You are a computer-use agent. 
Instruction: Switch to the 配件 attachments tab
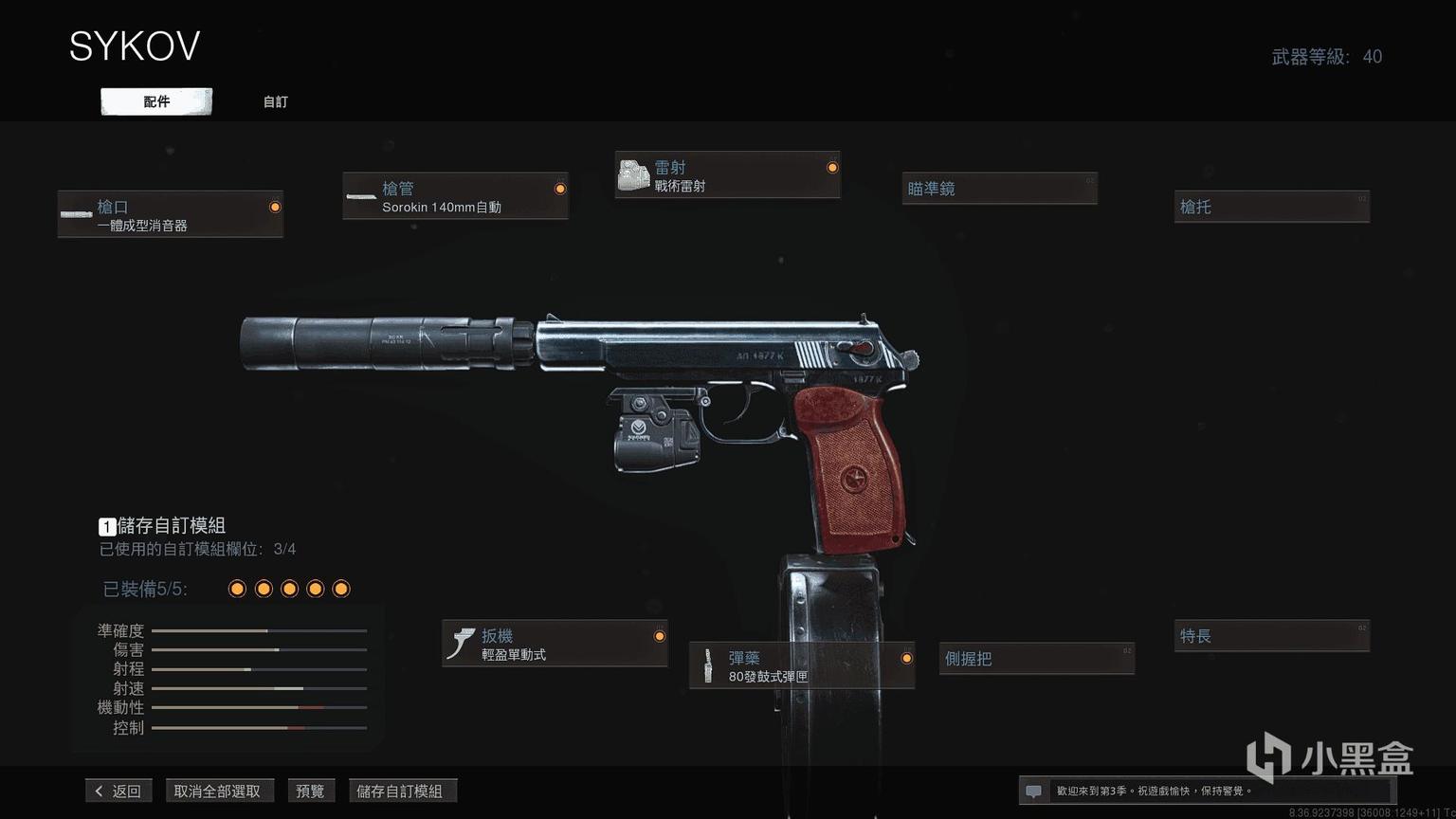[156, 101]
